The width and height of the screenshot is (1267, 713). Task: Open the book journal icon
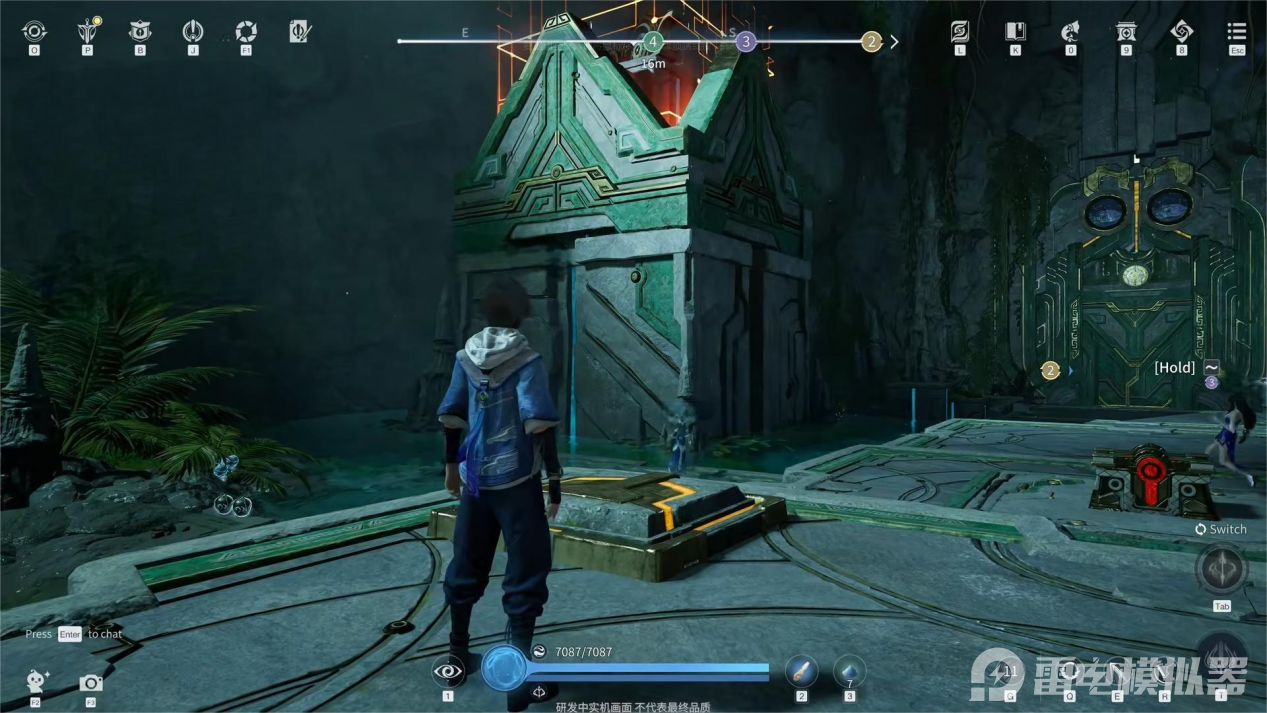click(x=1015, y=32)
